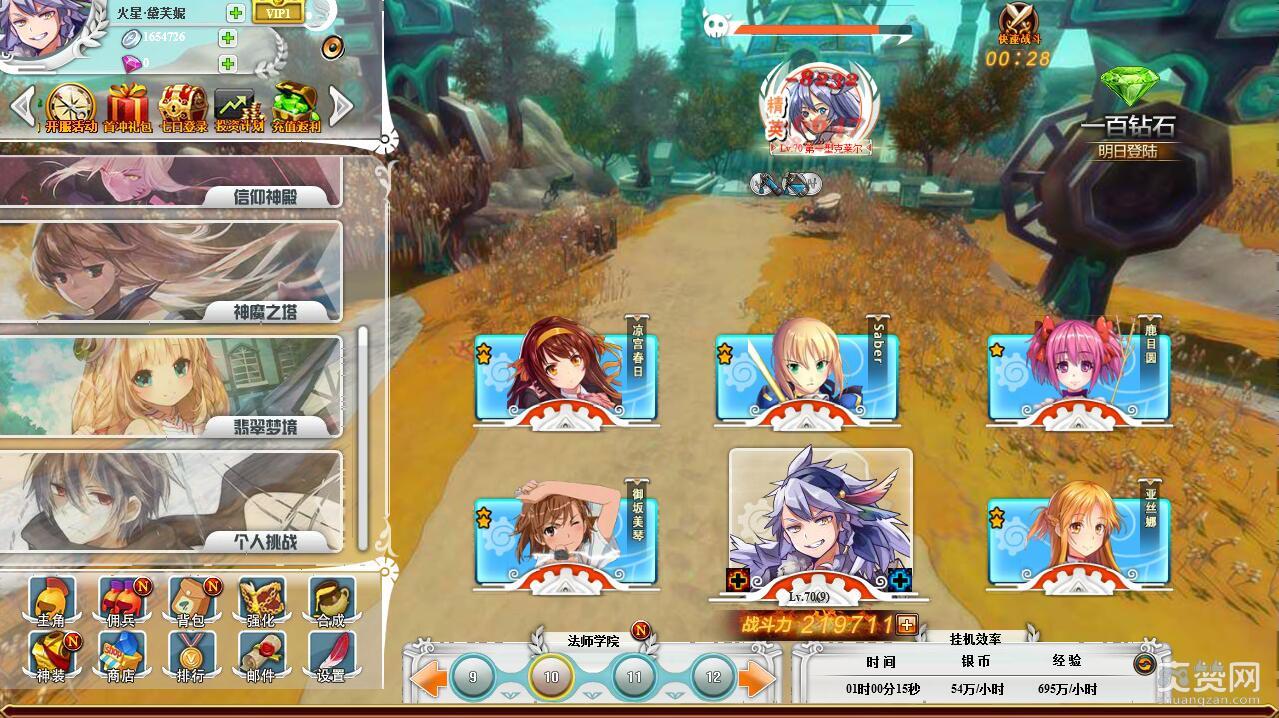Claim the 首冲礼包 gift box
The height and width of the screenshot is (718, 1279).
127,107
